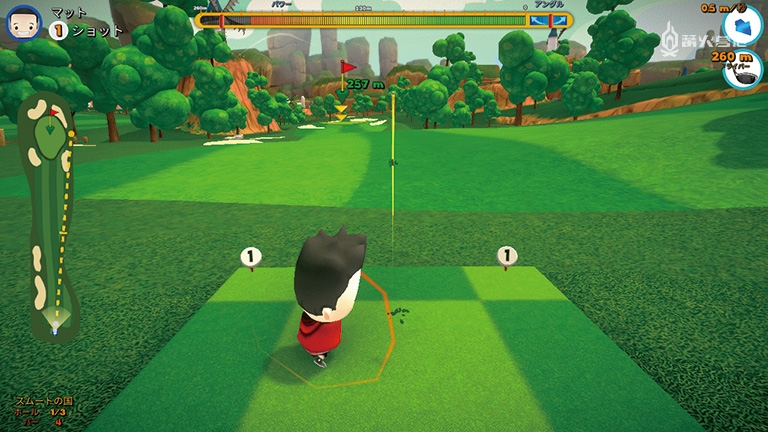Click the wind direction indicator
Image resolution: width=768 pixels, height=432 pixels.
point(742,25)
